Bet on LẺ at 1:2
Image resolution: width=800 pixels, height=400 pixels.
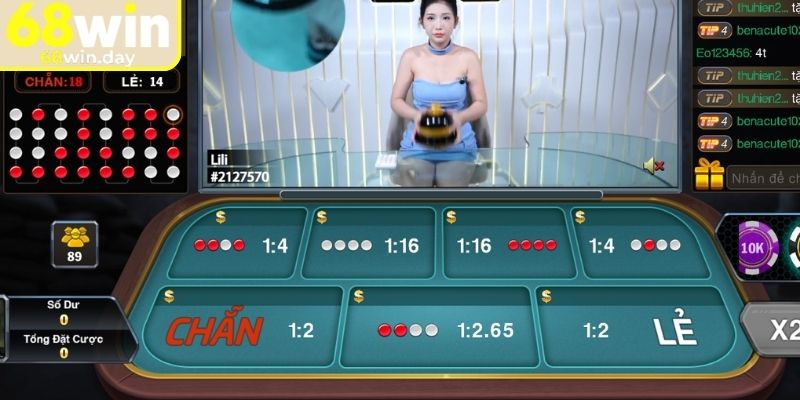coord(640,330)
